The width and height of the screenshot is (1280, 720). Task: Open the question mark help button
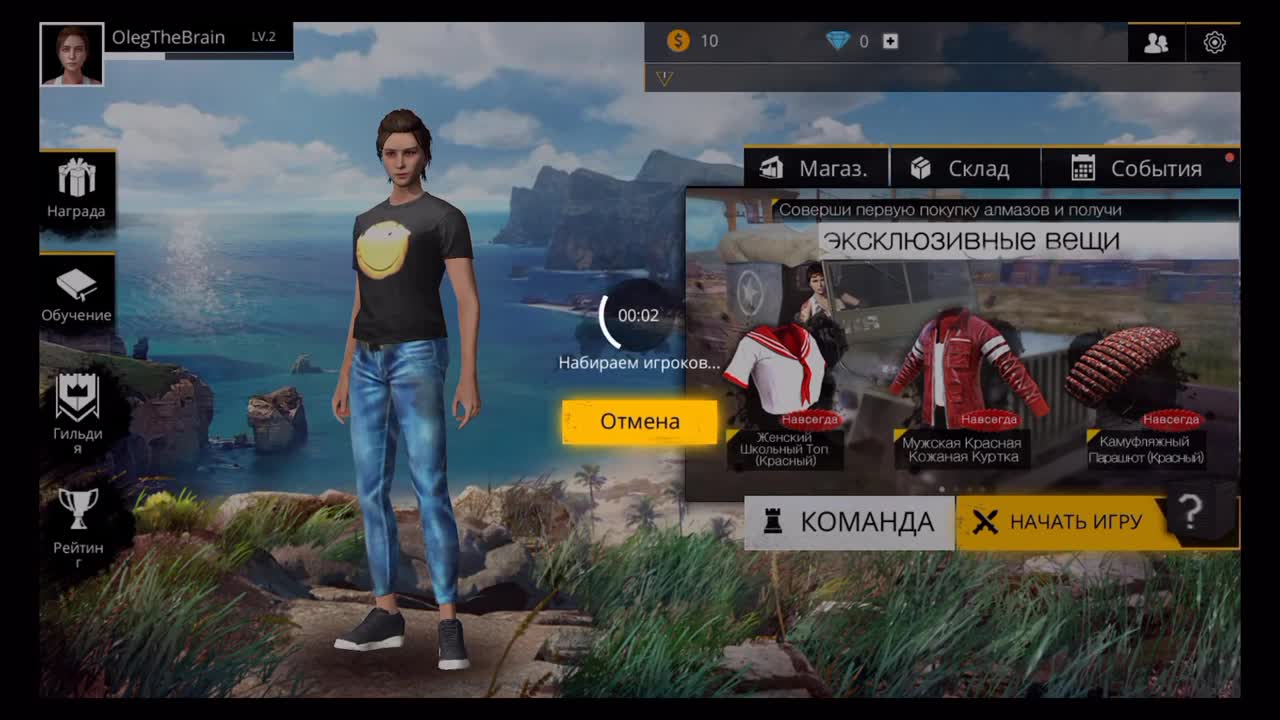(1190, 513)
